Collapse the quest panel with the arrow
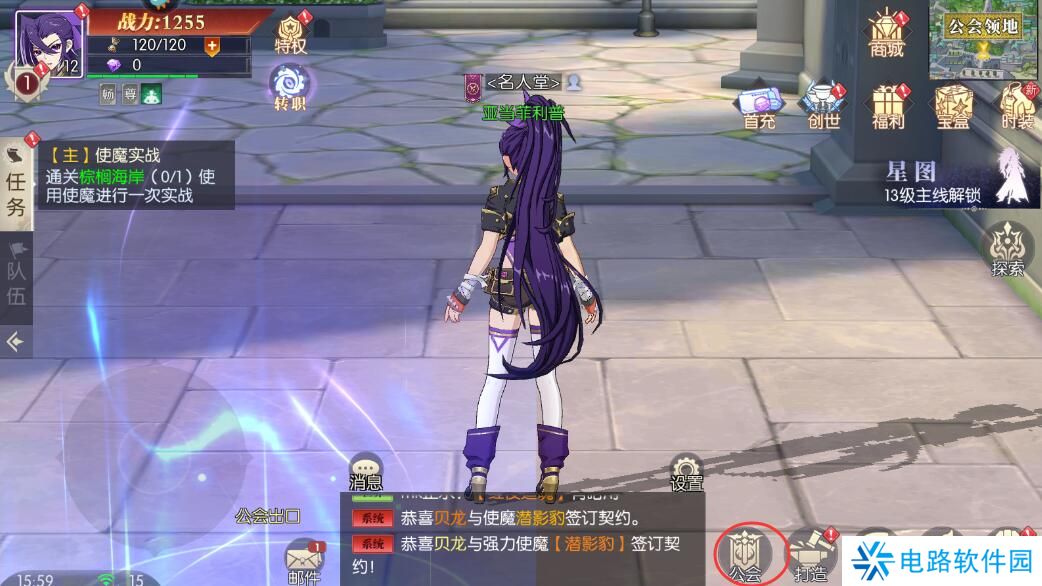Image resolution: width=1042 pixels, height=586 pixels. point(15,342)
